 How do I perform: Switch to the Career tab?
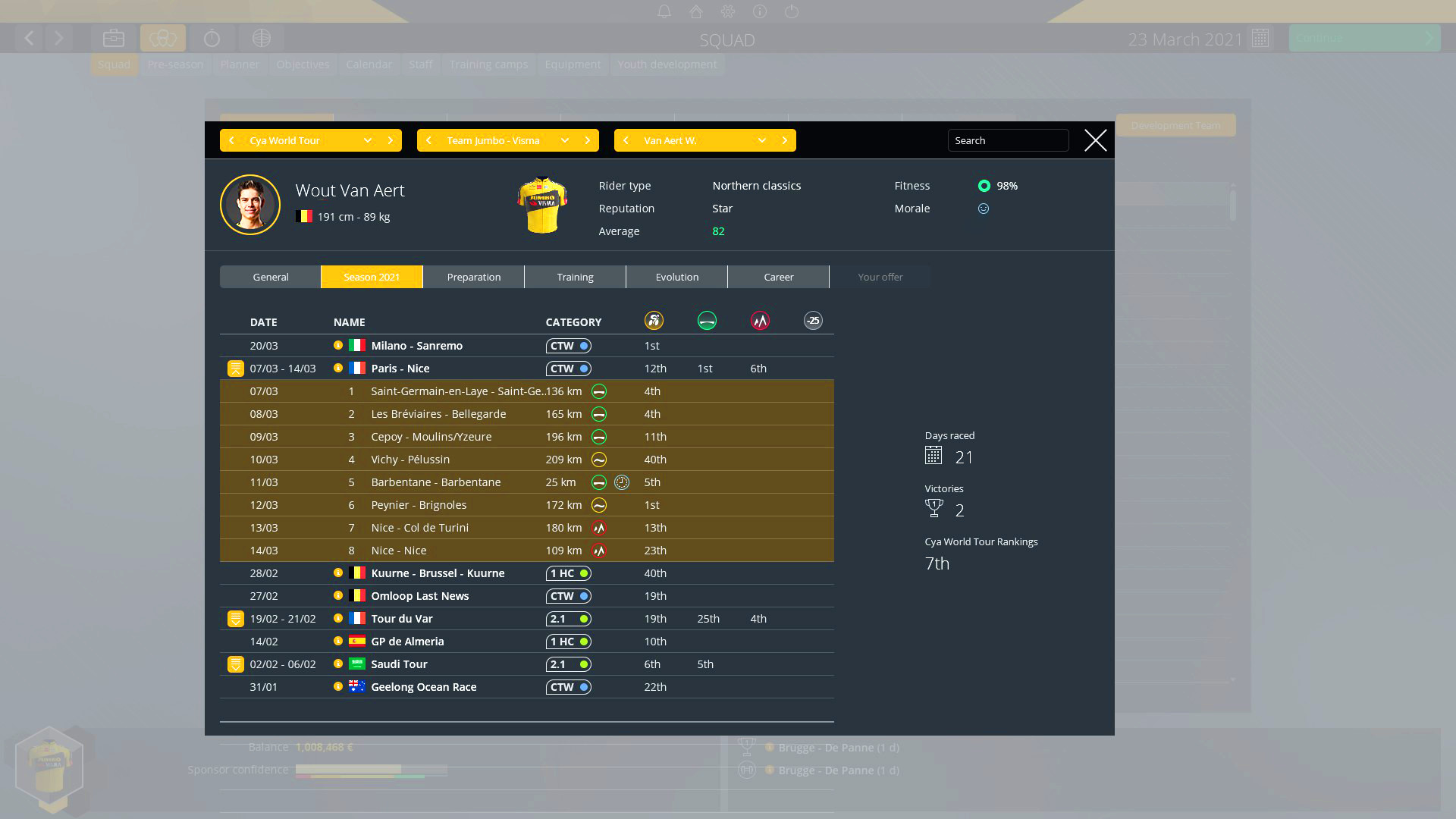click(778, 276)
